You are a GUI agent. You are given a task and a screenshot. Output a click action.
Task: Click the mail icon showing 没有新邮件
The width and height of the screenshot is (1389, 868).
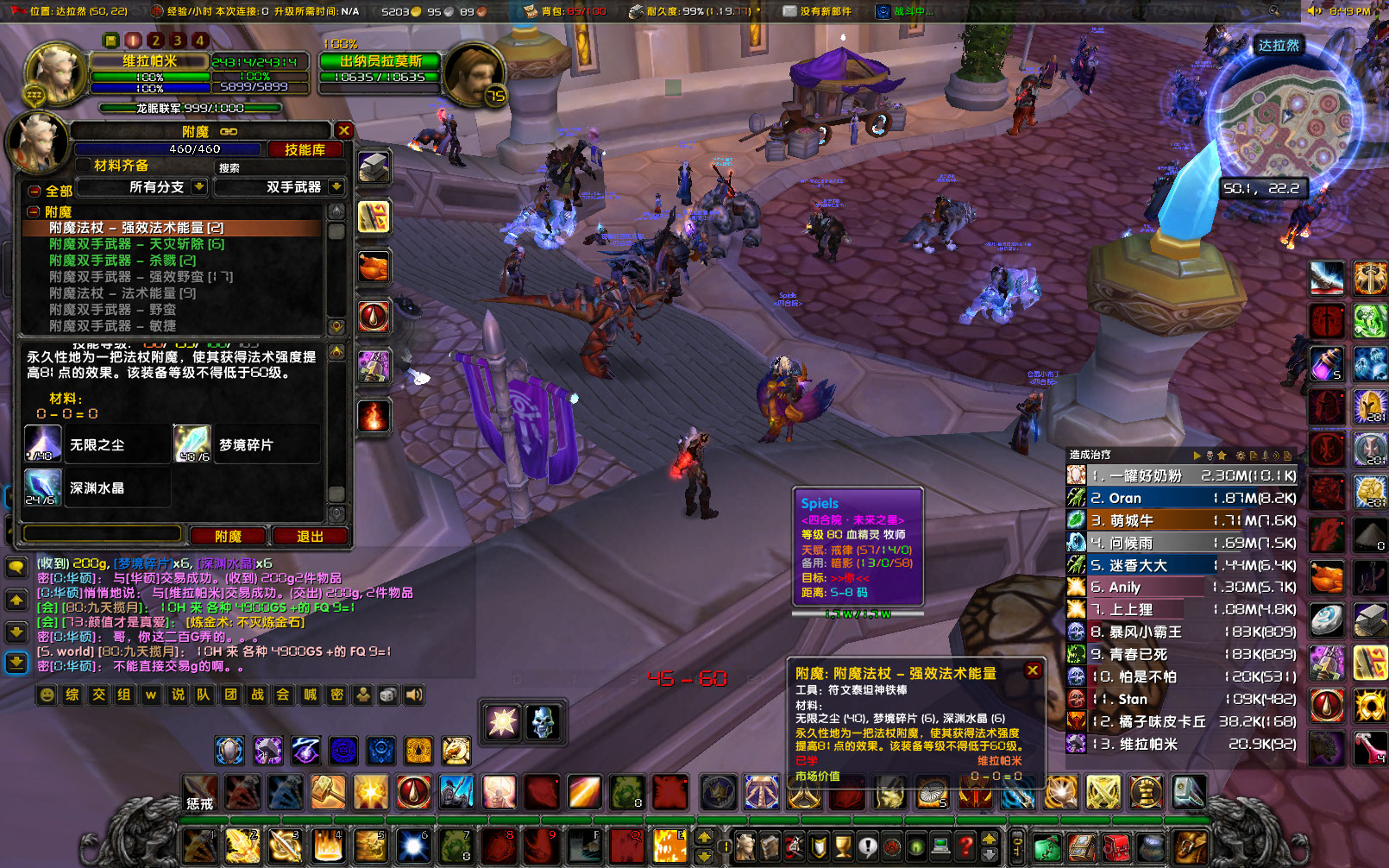pyautogui.click(x=788, y=11)
